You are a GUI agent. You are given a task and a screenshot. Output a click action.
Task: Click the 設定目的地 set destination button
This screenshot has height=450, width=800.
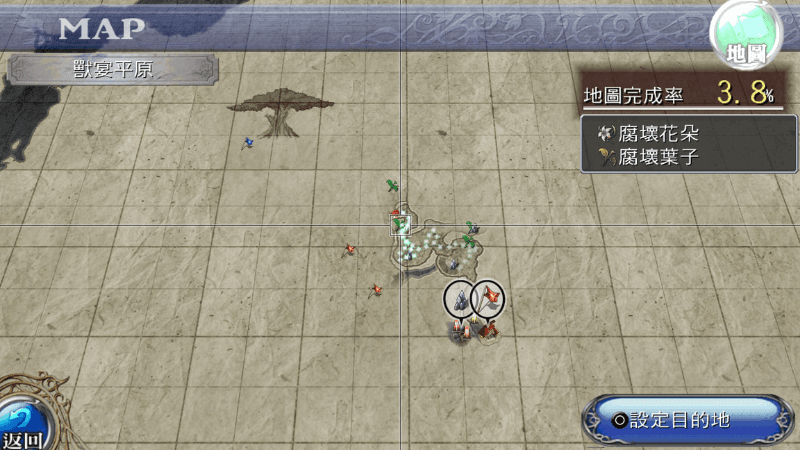[x=685, y=420]
